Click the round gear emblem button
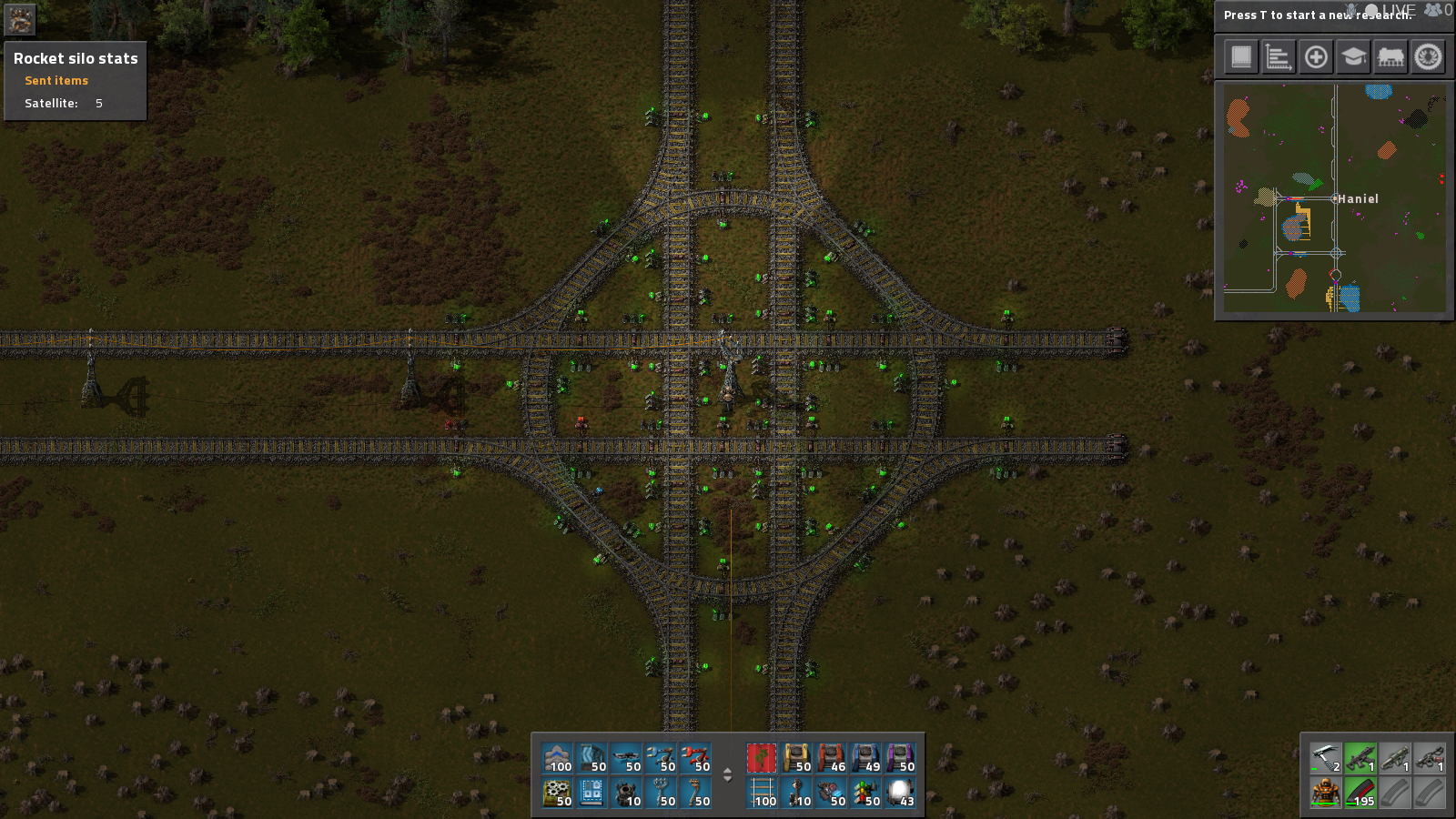 click(1428, 57)
